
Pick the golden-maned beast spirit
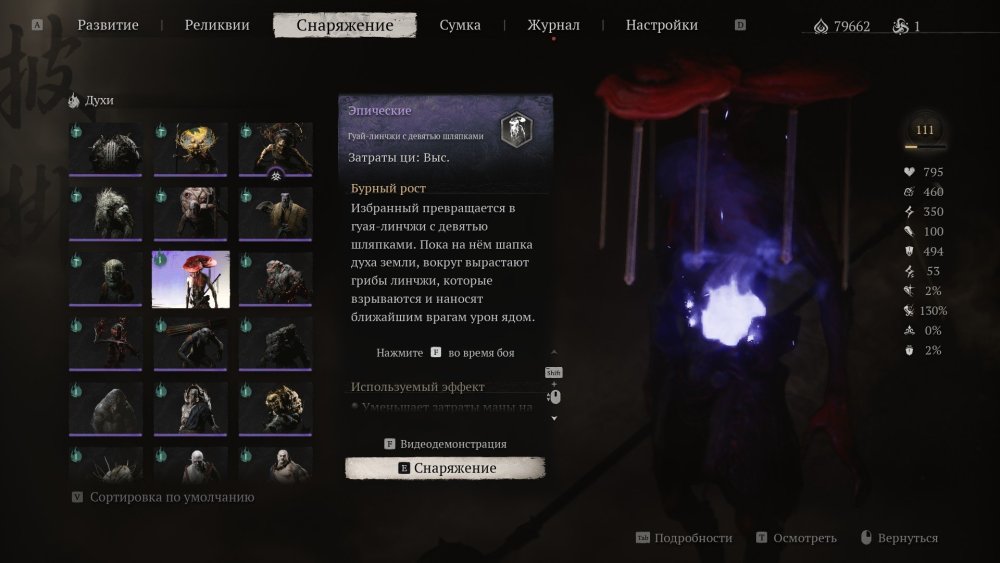point(275,408)
